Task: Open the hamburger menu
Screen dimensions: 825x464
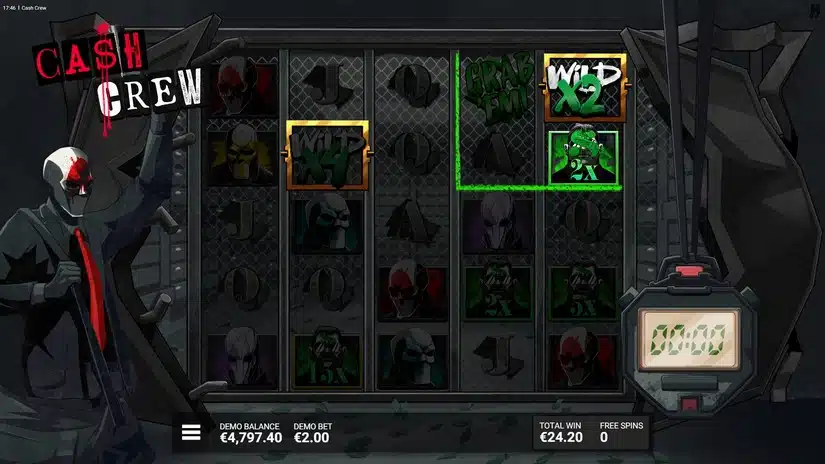Action: click(x=190, y=433)
